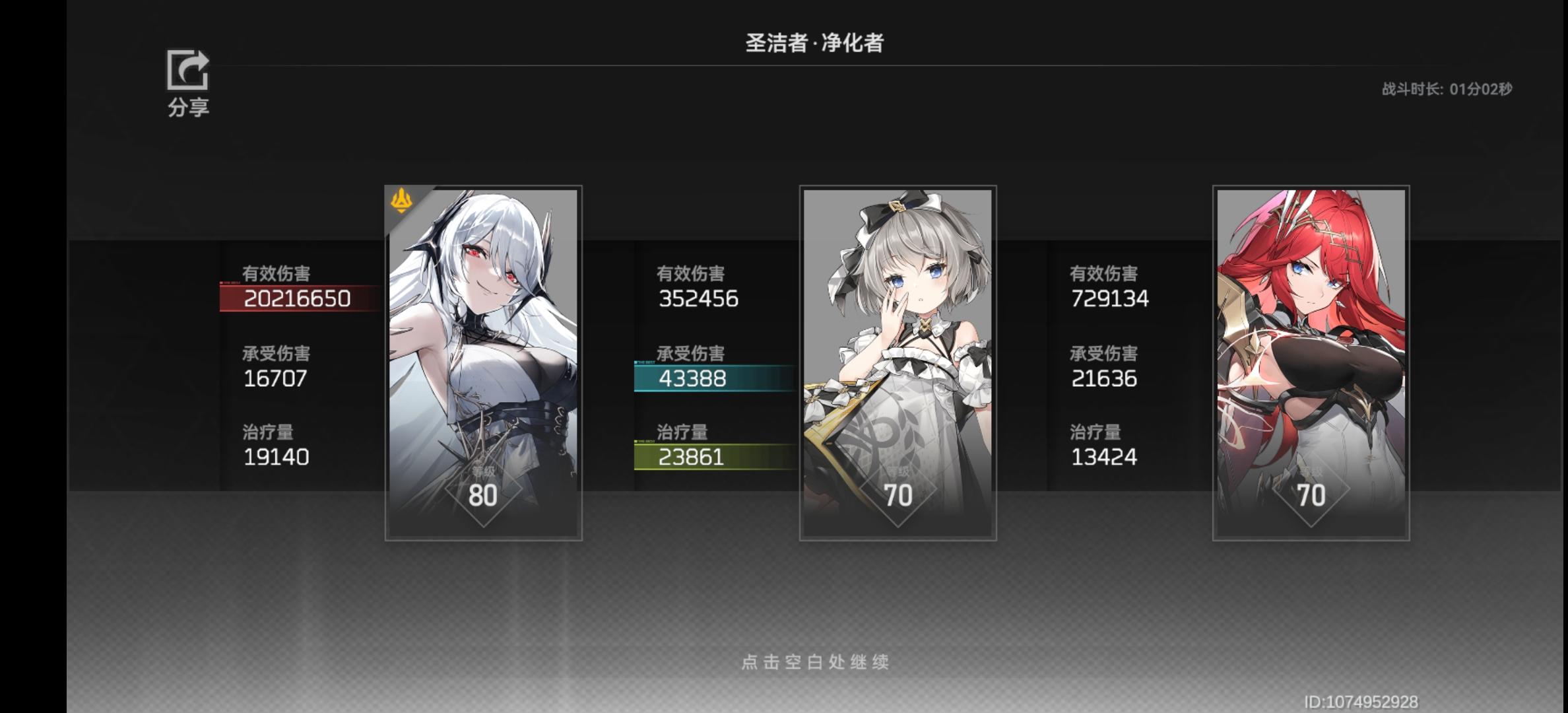The width and height of the screenshot is (1568, 713).
Task: Open the white-haired character's portrait thumbnail
Action: coord(485,330)
